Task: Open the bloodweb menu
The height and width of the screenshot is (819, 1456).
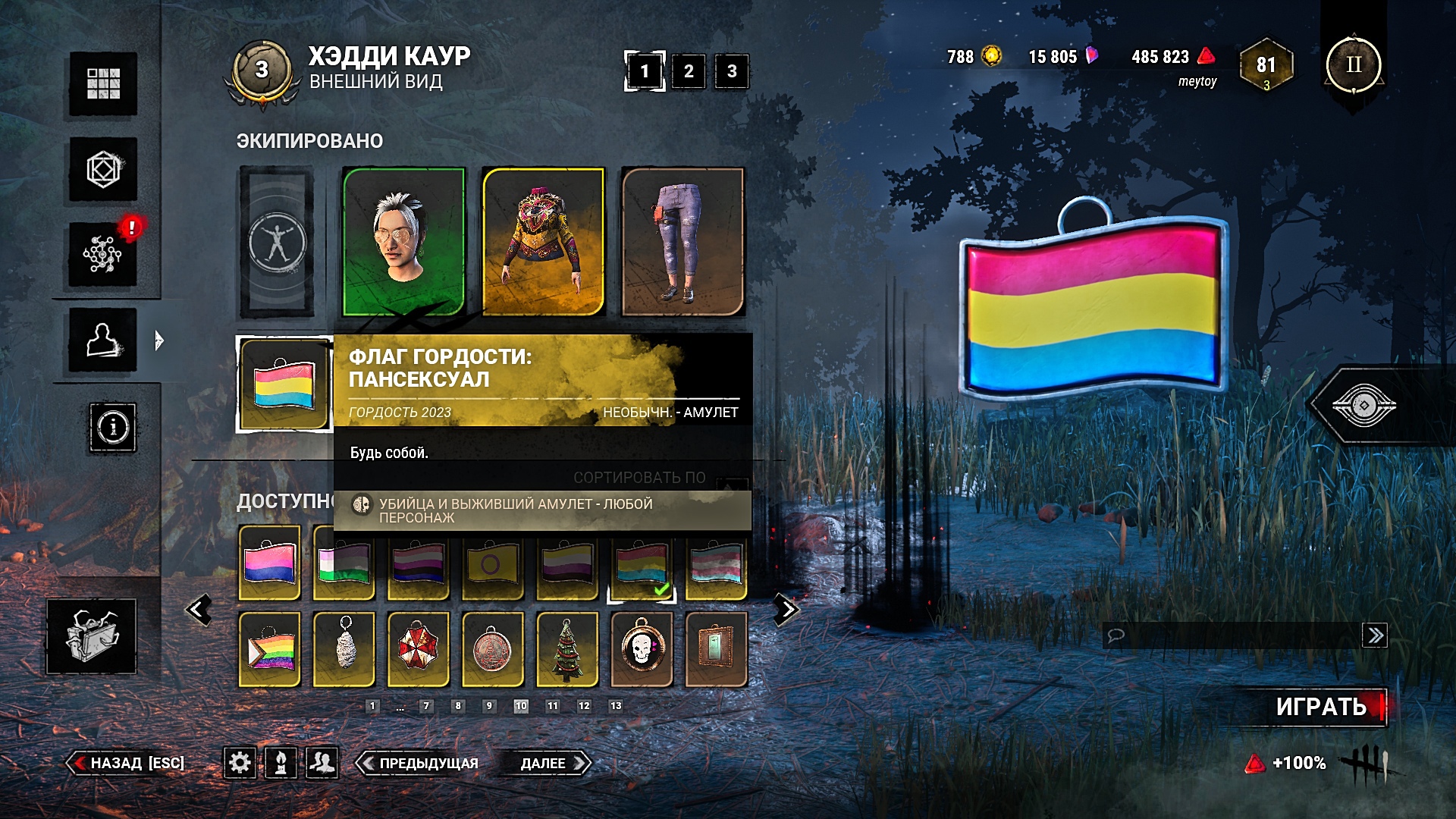Action: click(x=103, y=254)
